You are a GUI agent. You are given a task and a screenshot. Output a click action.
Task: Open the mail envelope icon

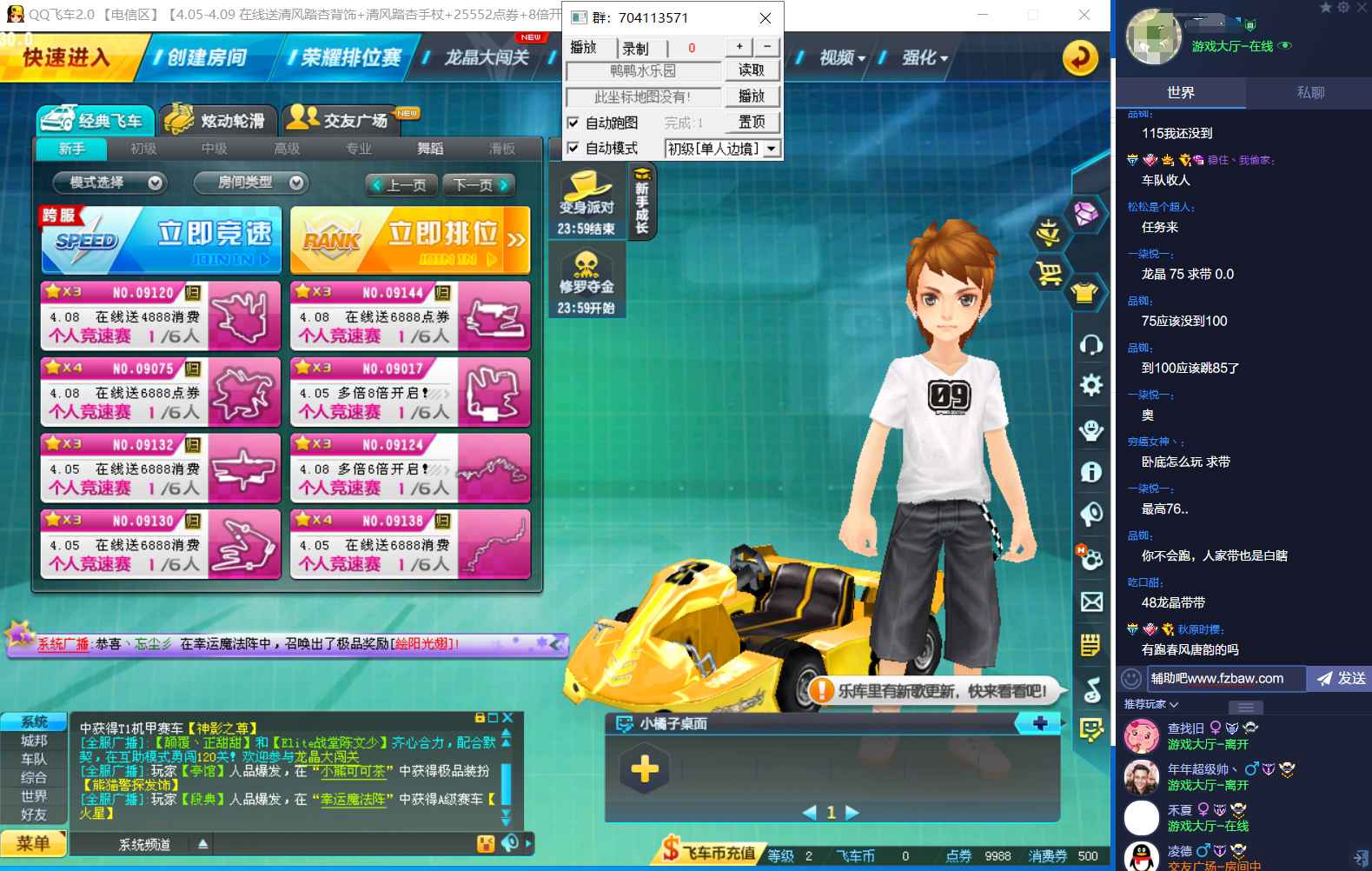pyautogui.click(x=1091, y=602)
